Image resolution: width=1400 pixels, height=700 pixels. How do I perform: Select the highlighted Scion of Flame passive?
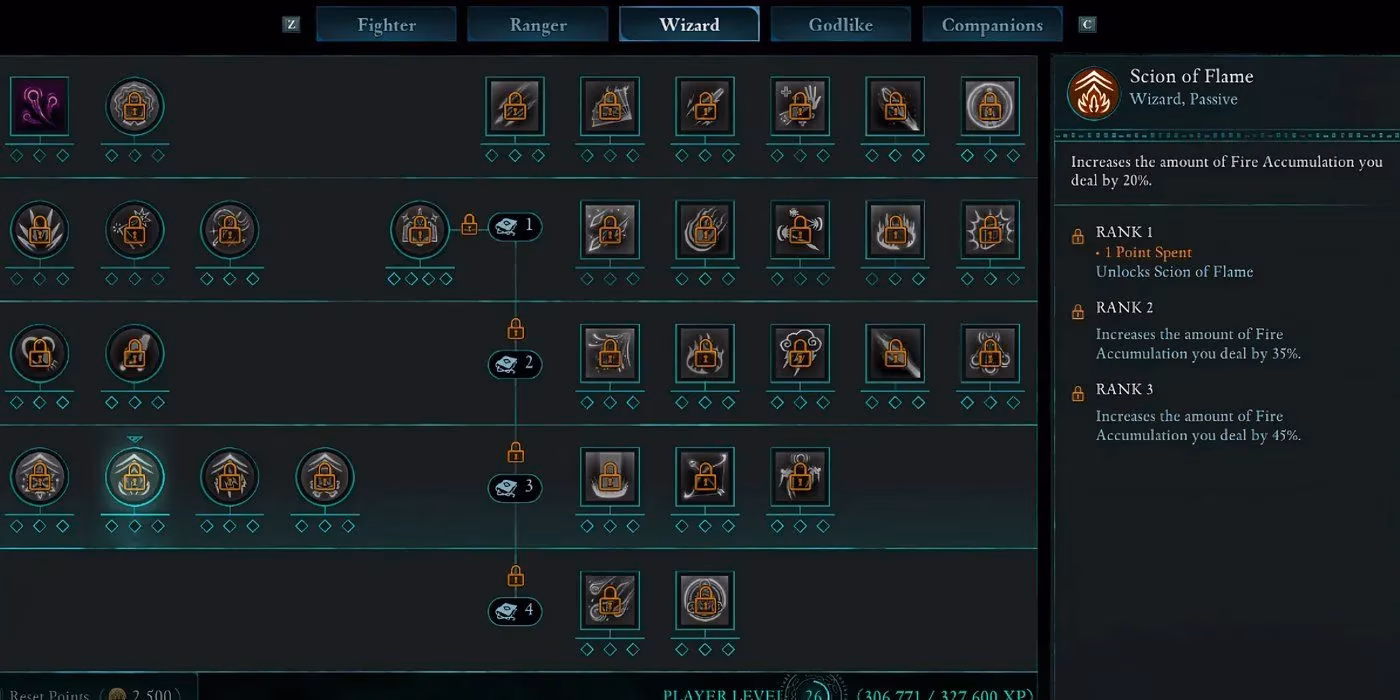click(x=135, y=477)
